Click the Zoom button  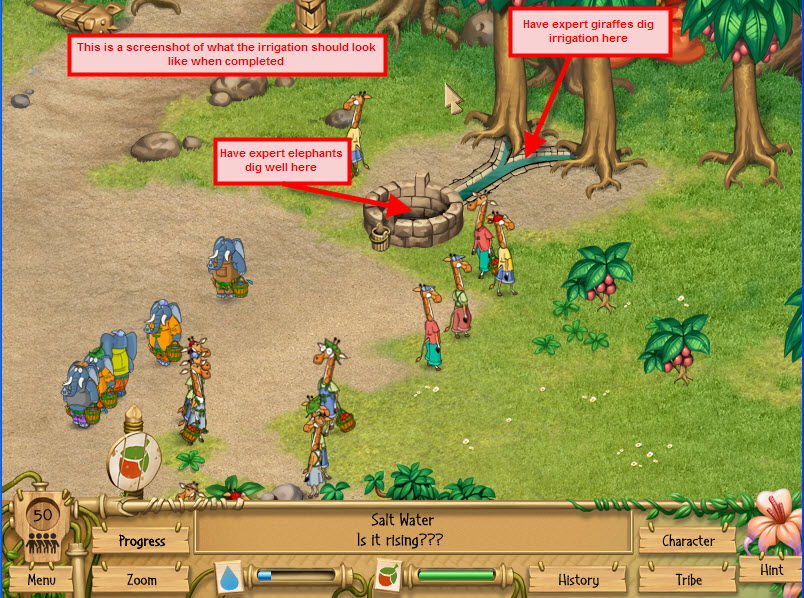pyautogui.click(x=141, y=579)
